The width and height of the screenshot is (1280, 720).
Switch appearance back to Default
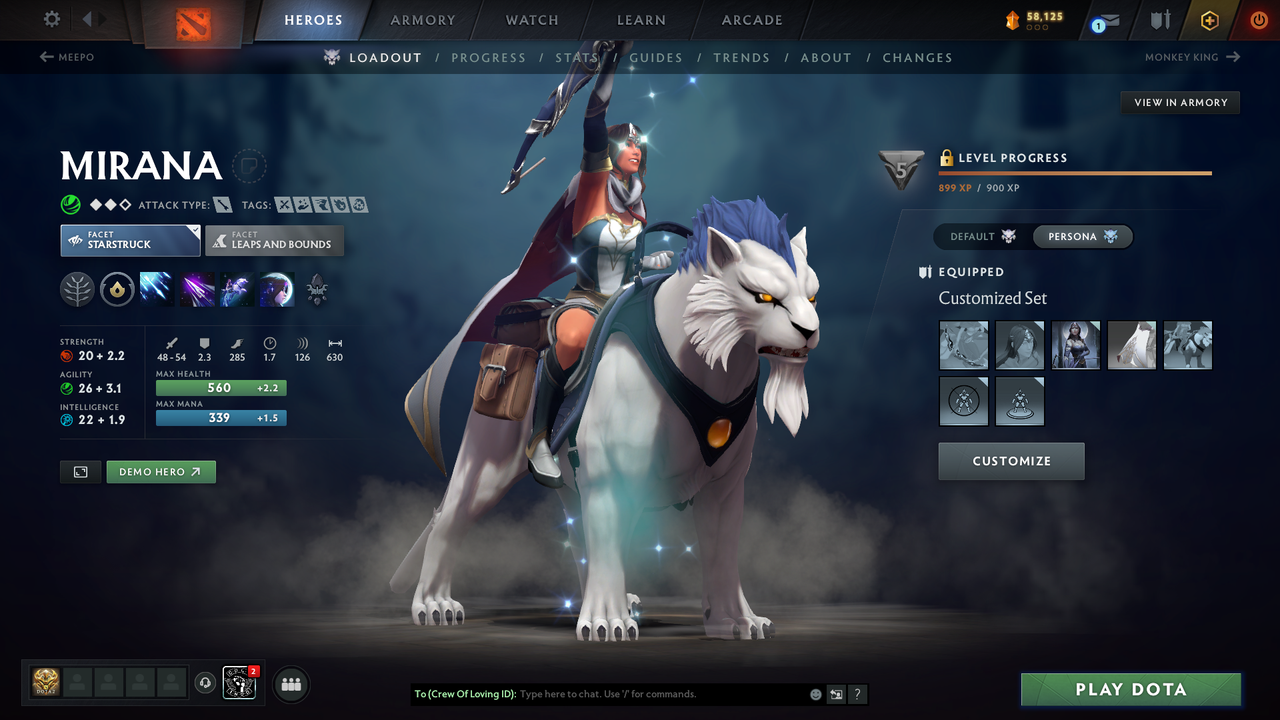click(979, 236)
